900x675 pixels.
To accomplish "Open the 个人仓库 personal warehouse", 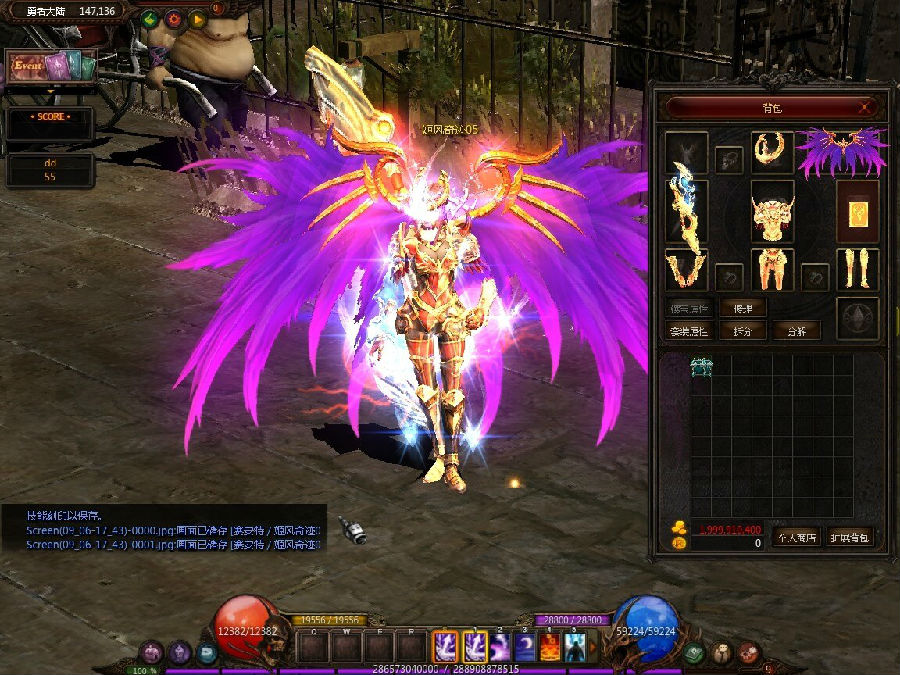I will pyautogui.click(x=796, y=537).
